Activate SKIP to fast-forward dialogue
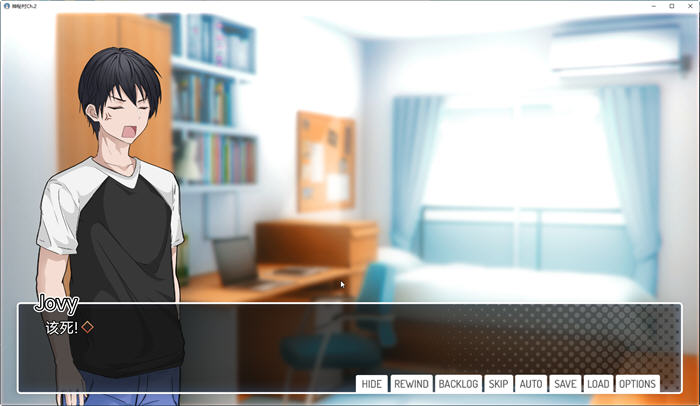The image size is (700, 406). click(x=498, y=384)
